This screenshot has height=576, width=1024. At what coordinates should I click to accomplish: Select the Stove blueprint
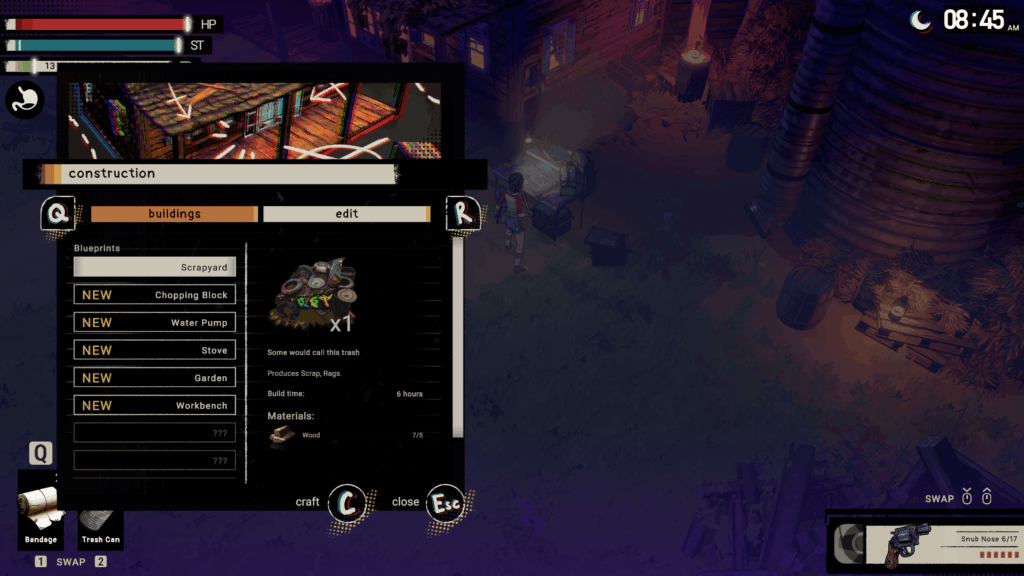pyautogui.click(x=155, y=350)
